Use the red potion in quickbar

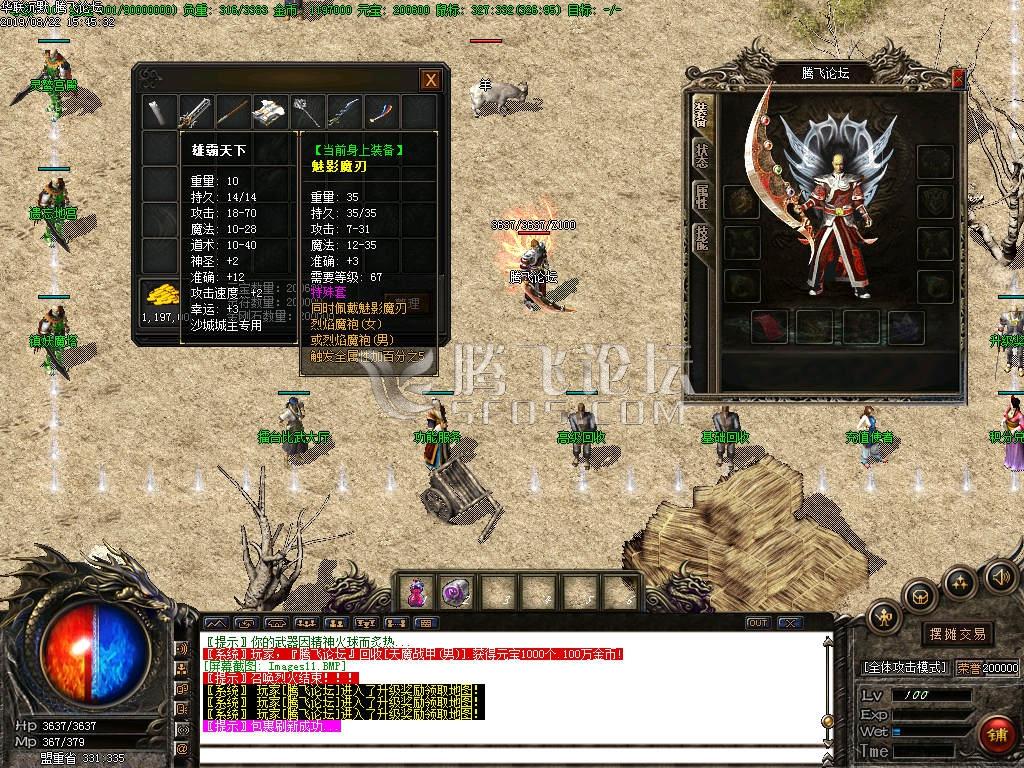click(x=415, y=593)
